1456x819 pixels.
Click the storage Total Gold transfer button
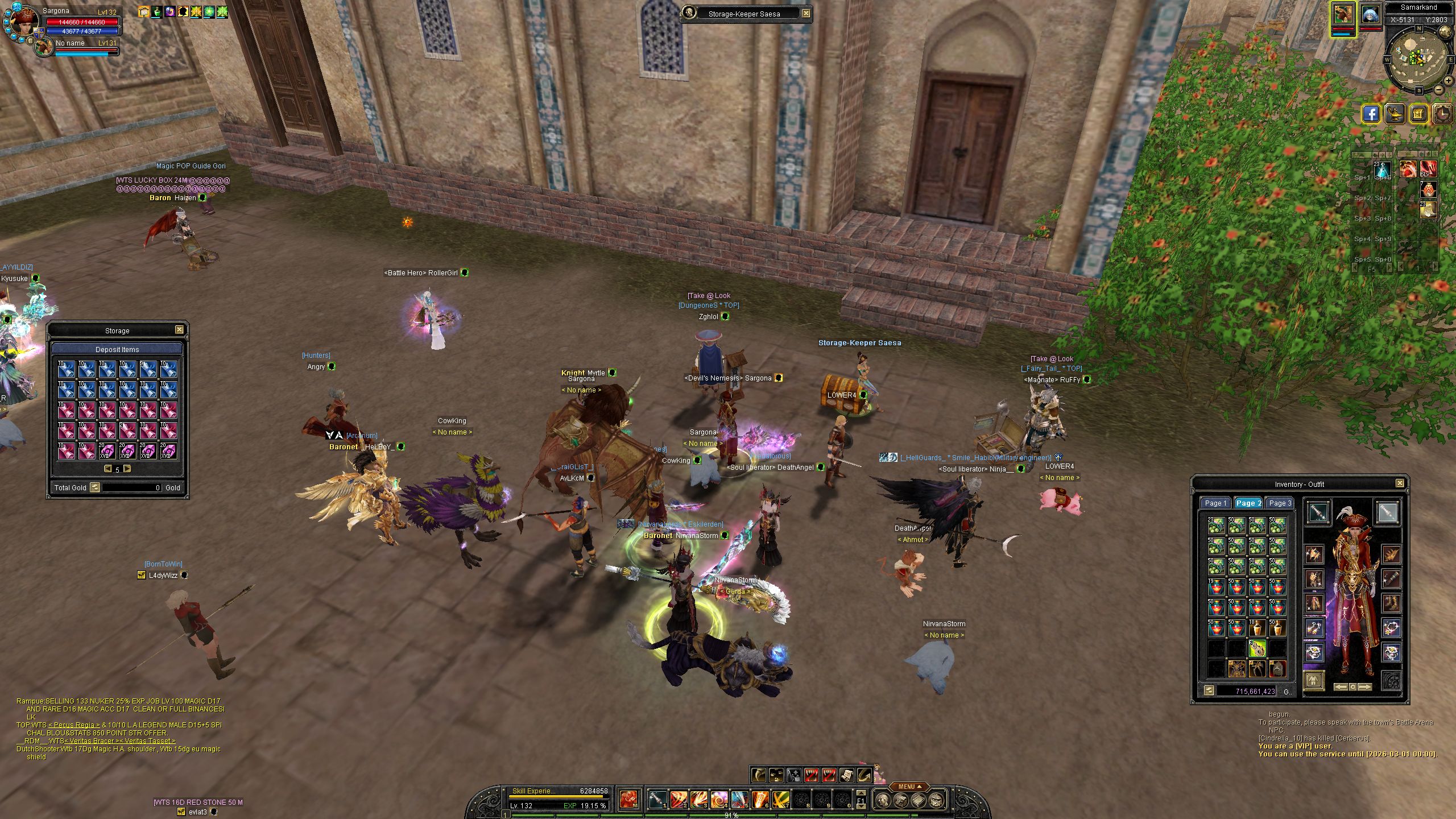(95, 487)
